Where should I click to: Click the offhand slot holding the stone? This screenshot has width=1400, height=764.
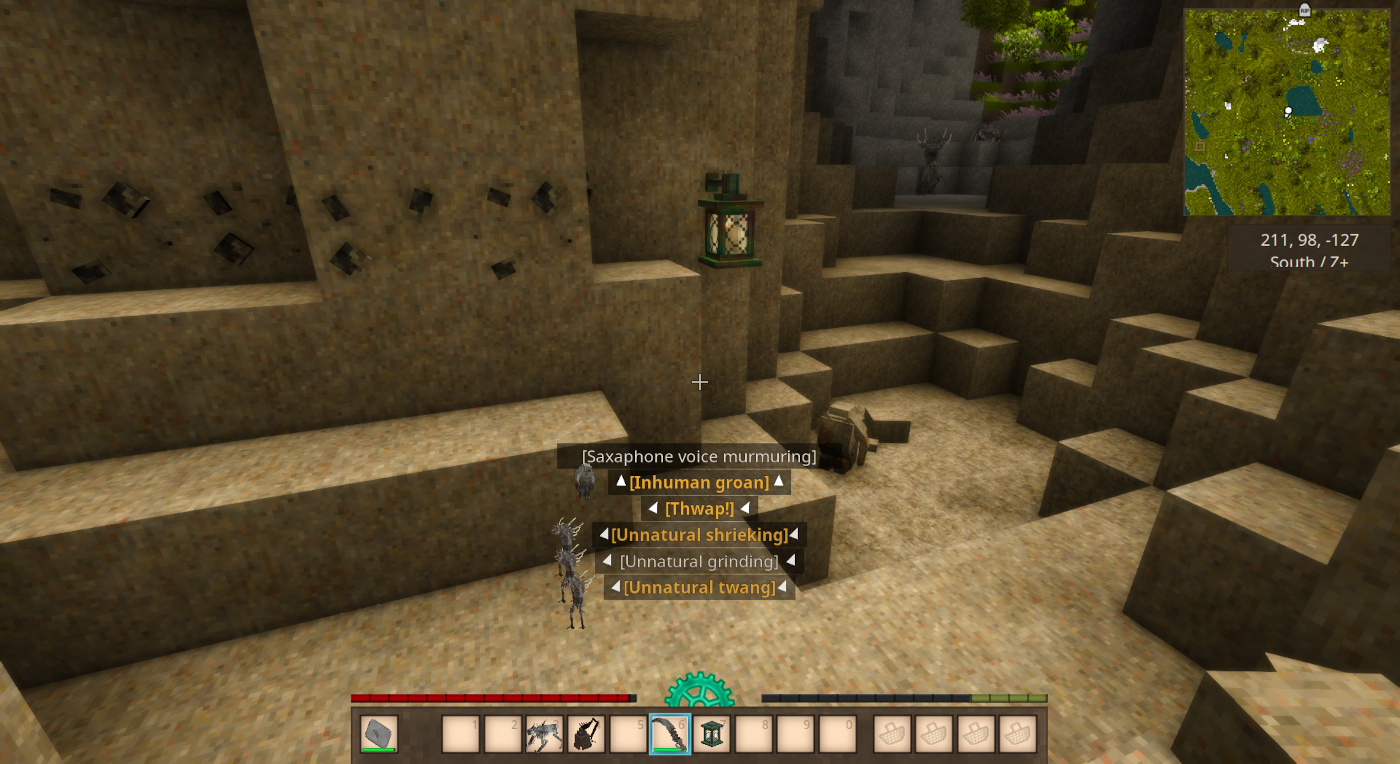point(379,734)
